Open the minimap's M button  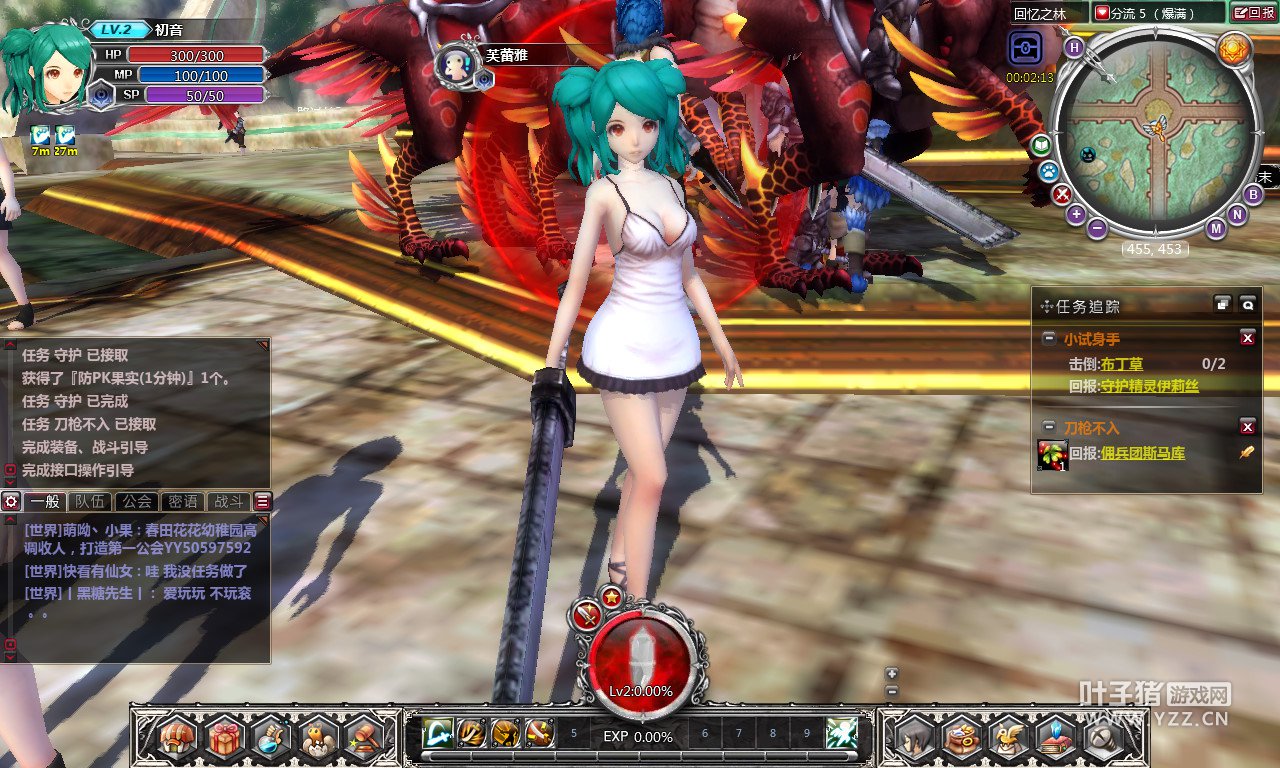(x=1216, y=228)
